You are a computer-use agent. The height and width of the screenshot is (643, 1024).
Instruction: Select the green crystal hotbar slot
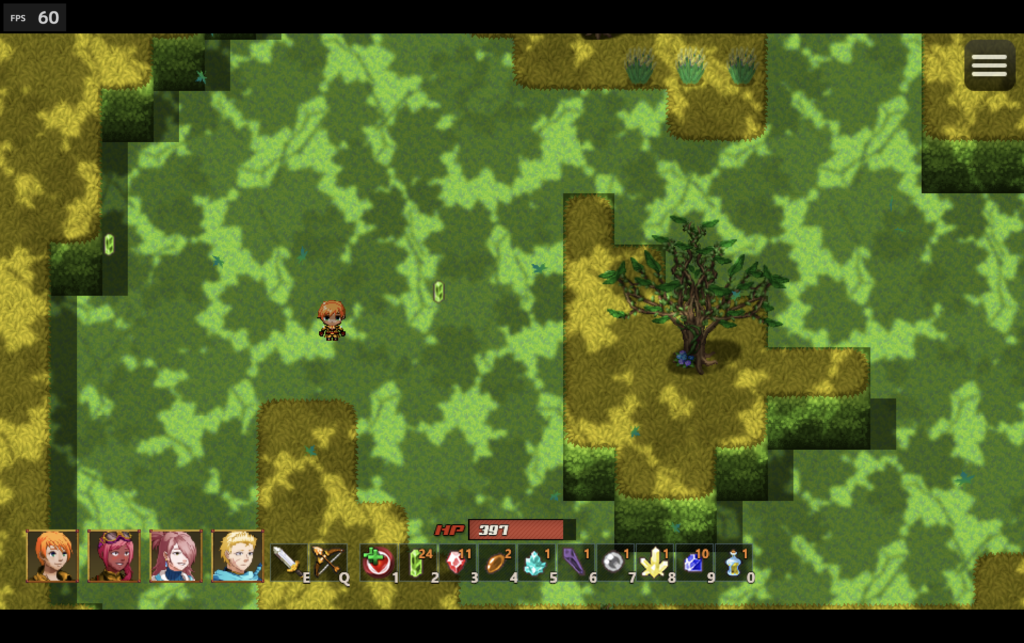[417, 562]
